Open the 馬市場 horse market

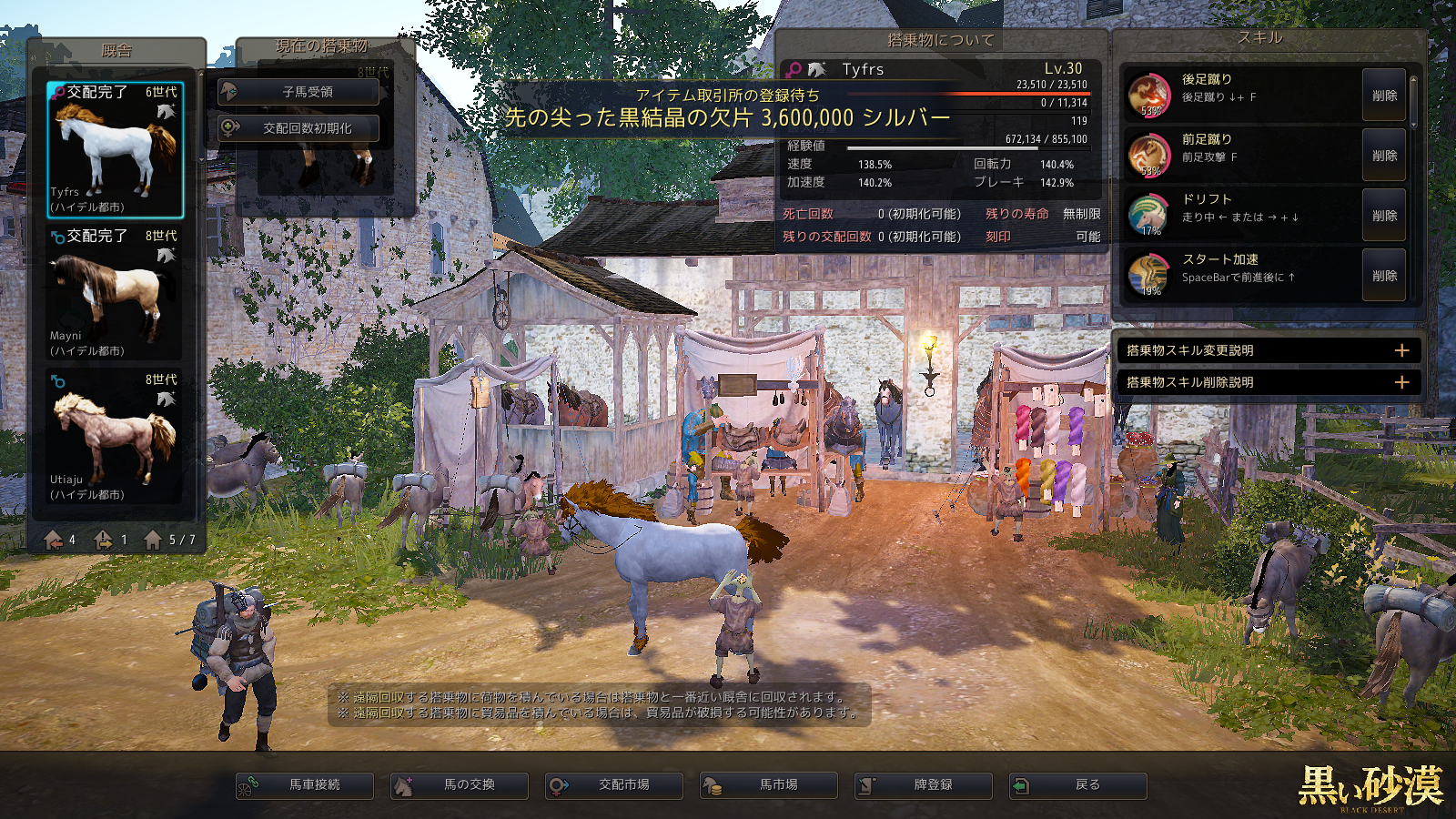coord(769,785)
